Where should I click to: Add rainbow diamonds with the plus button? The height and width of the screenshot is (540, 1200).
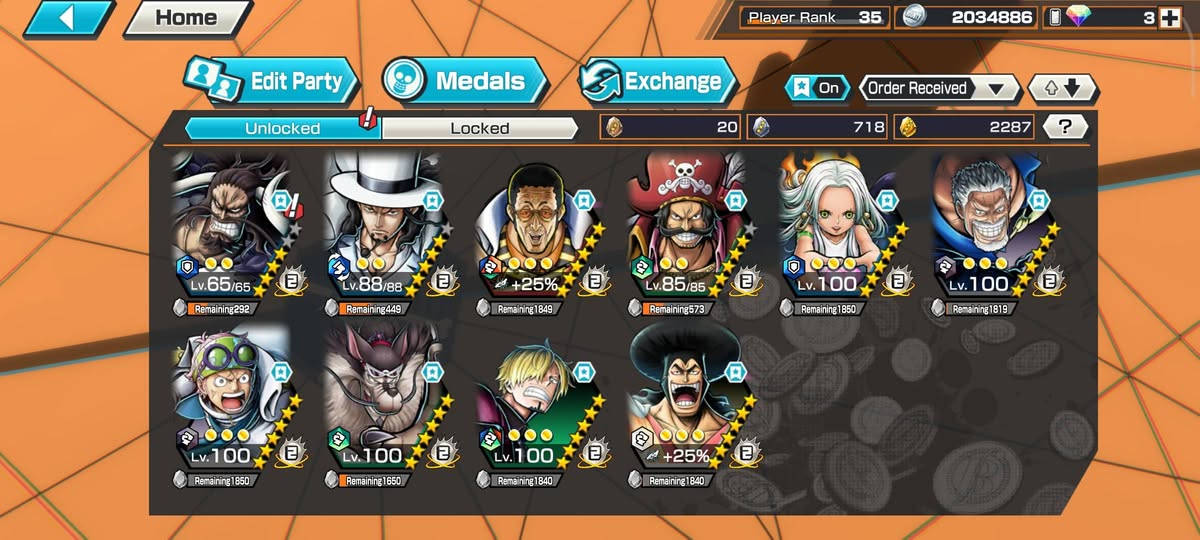coord(1168,17)
